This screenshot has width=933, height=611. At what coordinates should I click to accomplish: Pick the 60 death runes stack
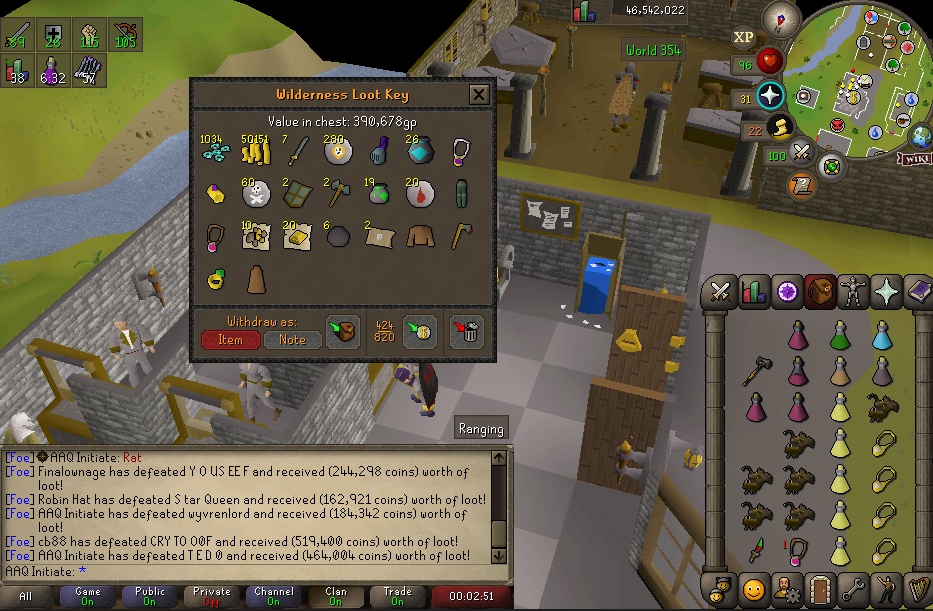pyautogui.click(x=255, y=193)
